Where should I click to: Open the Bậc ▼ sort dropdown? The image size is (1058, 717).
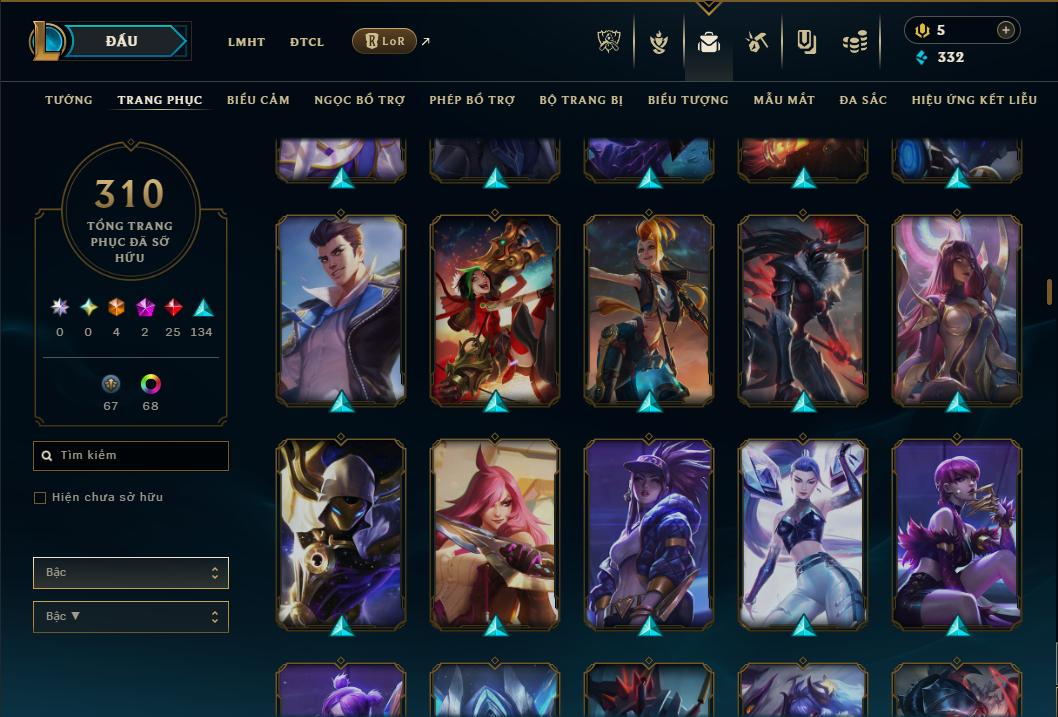pyautogui.click(x=131, y=617)
